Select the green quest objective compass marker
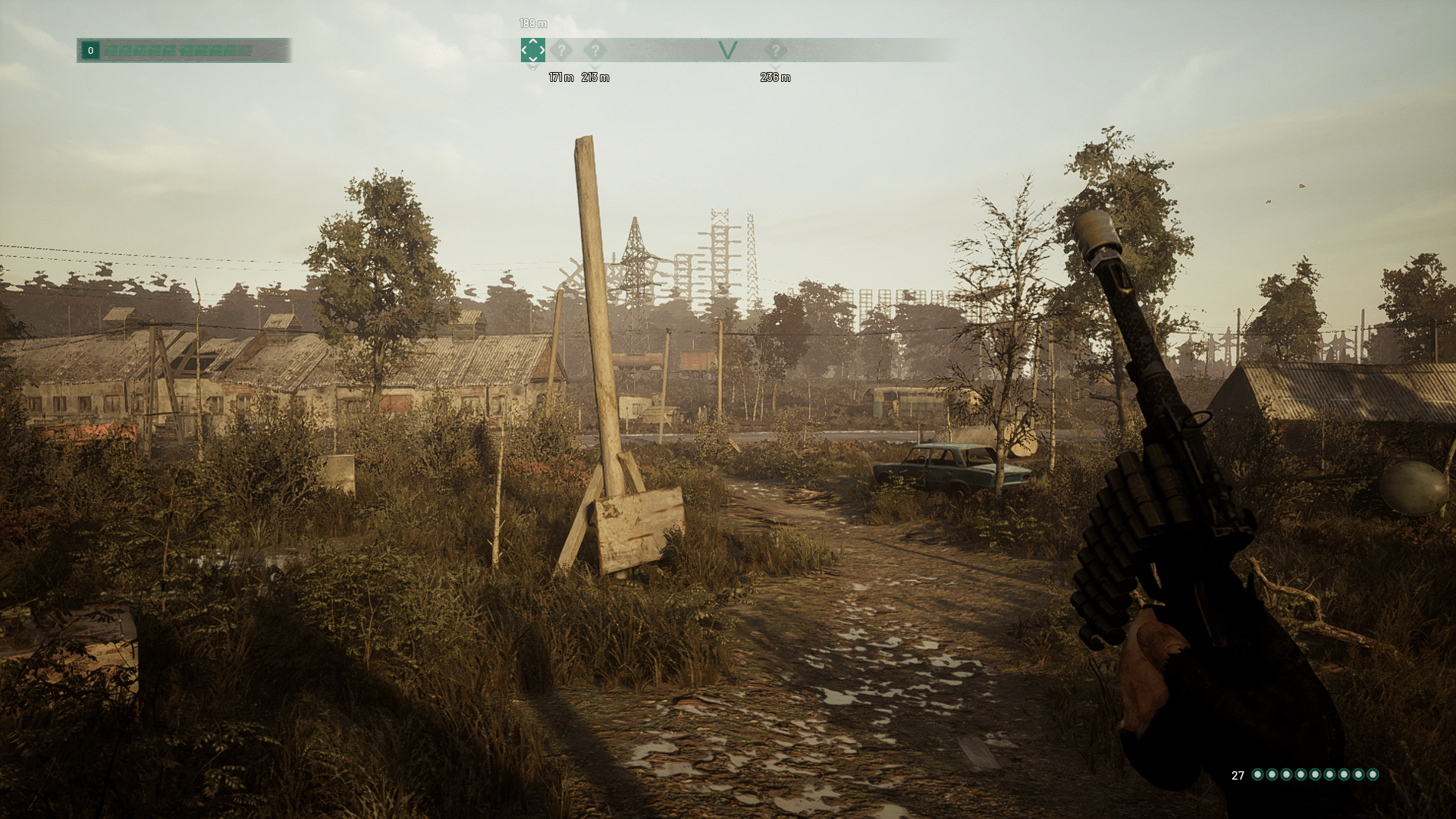 532,50
